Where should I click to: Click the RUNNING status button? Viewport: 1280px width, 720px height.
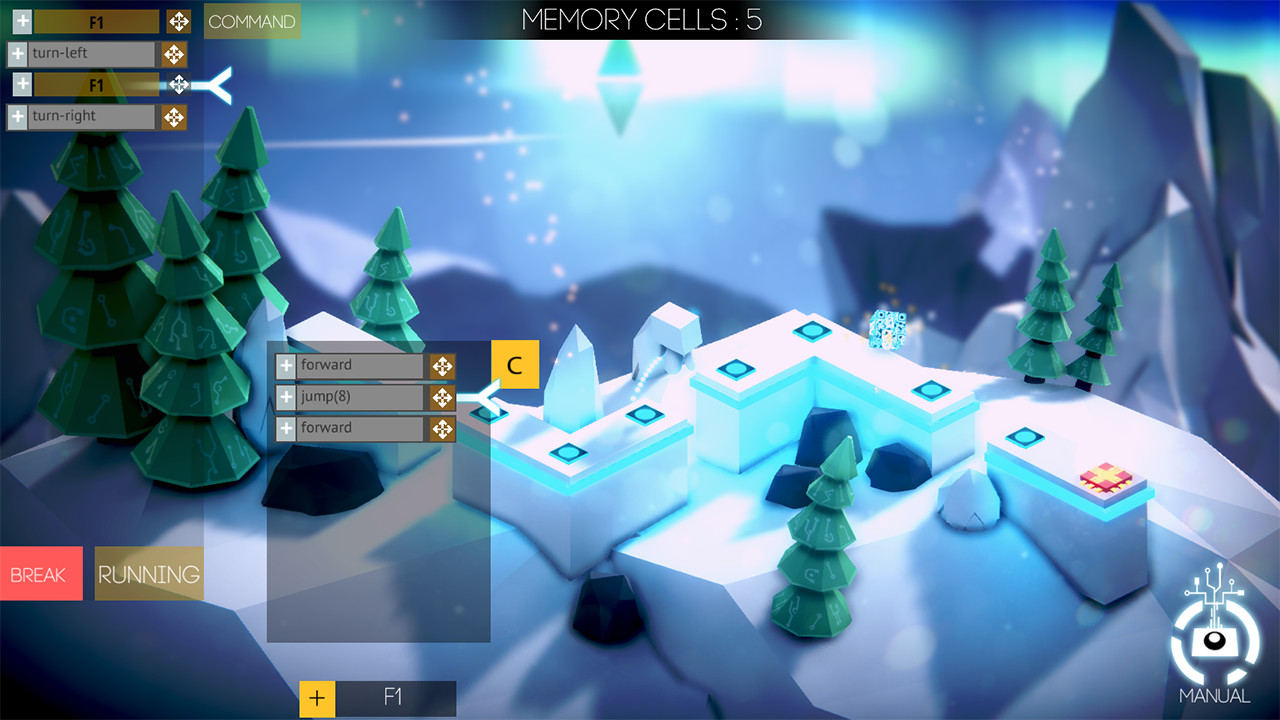pyautogui.click(x=148, y=573)
